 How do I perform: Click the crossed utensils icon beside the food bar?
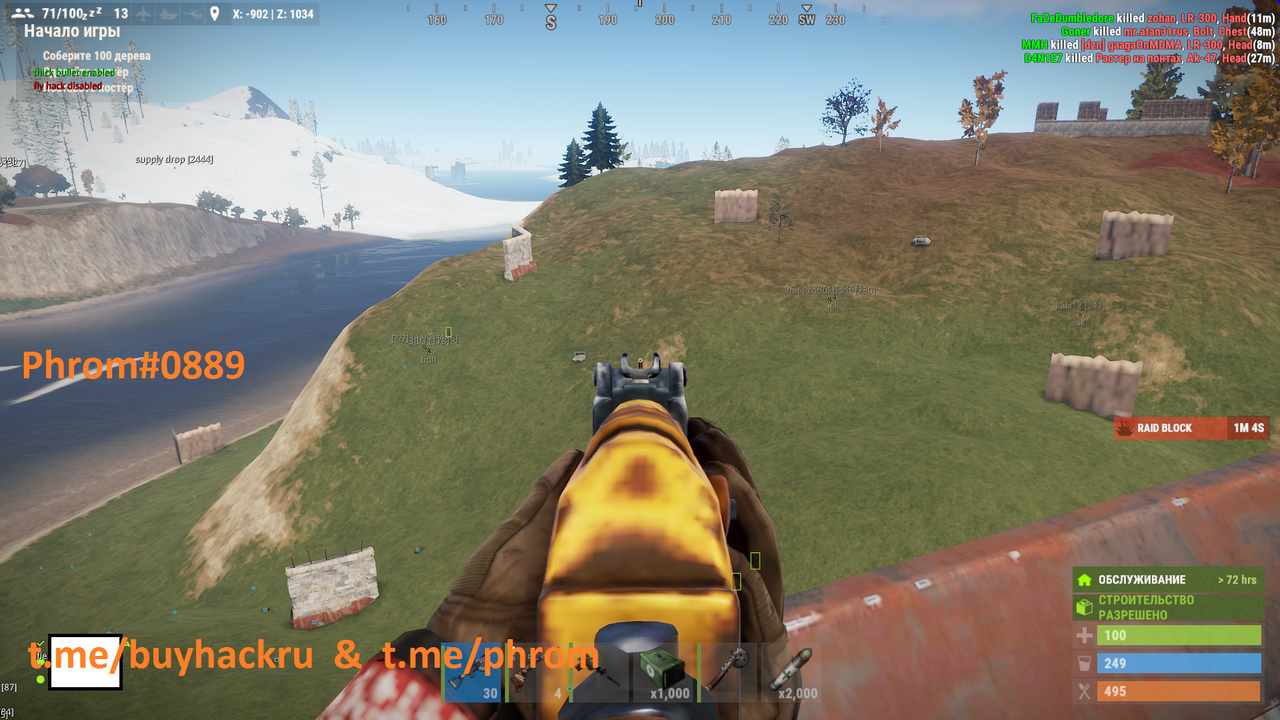1086,691
